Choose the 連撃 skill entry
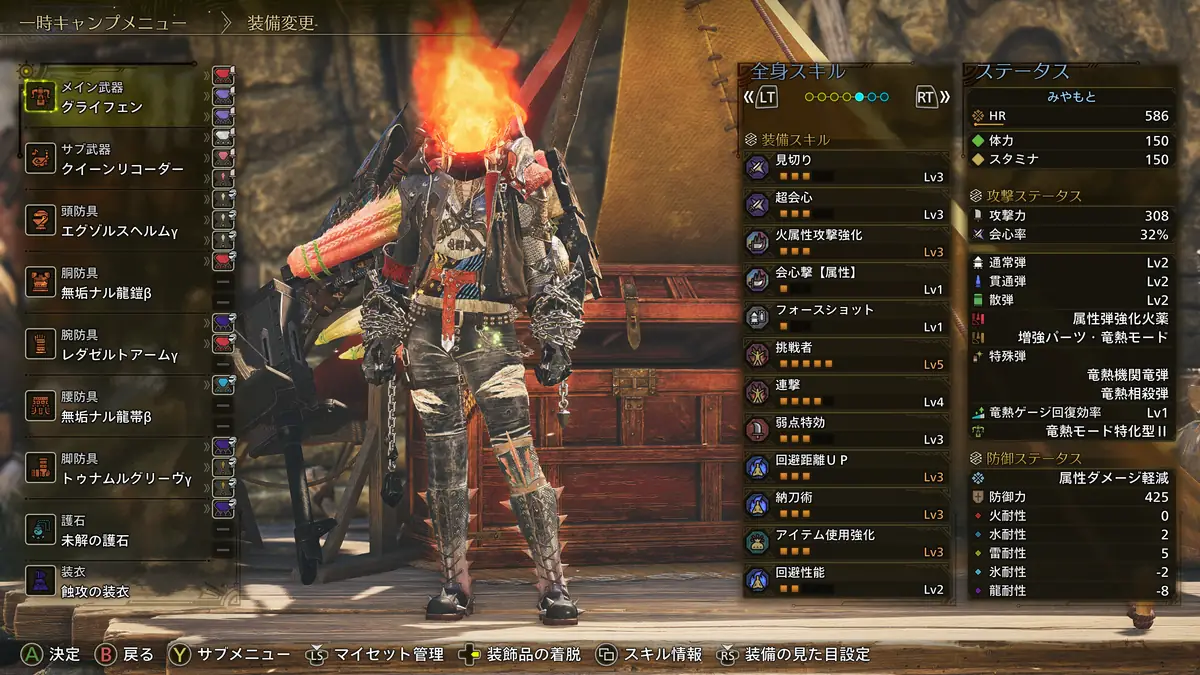The width and height of the screenshot is (1200, 675). click(845, 393)
